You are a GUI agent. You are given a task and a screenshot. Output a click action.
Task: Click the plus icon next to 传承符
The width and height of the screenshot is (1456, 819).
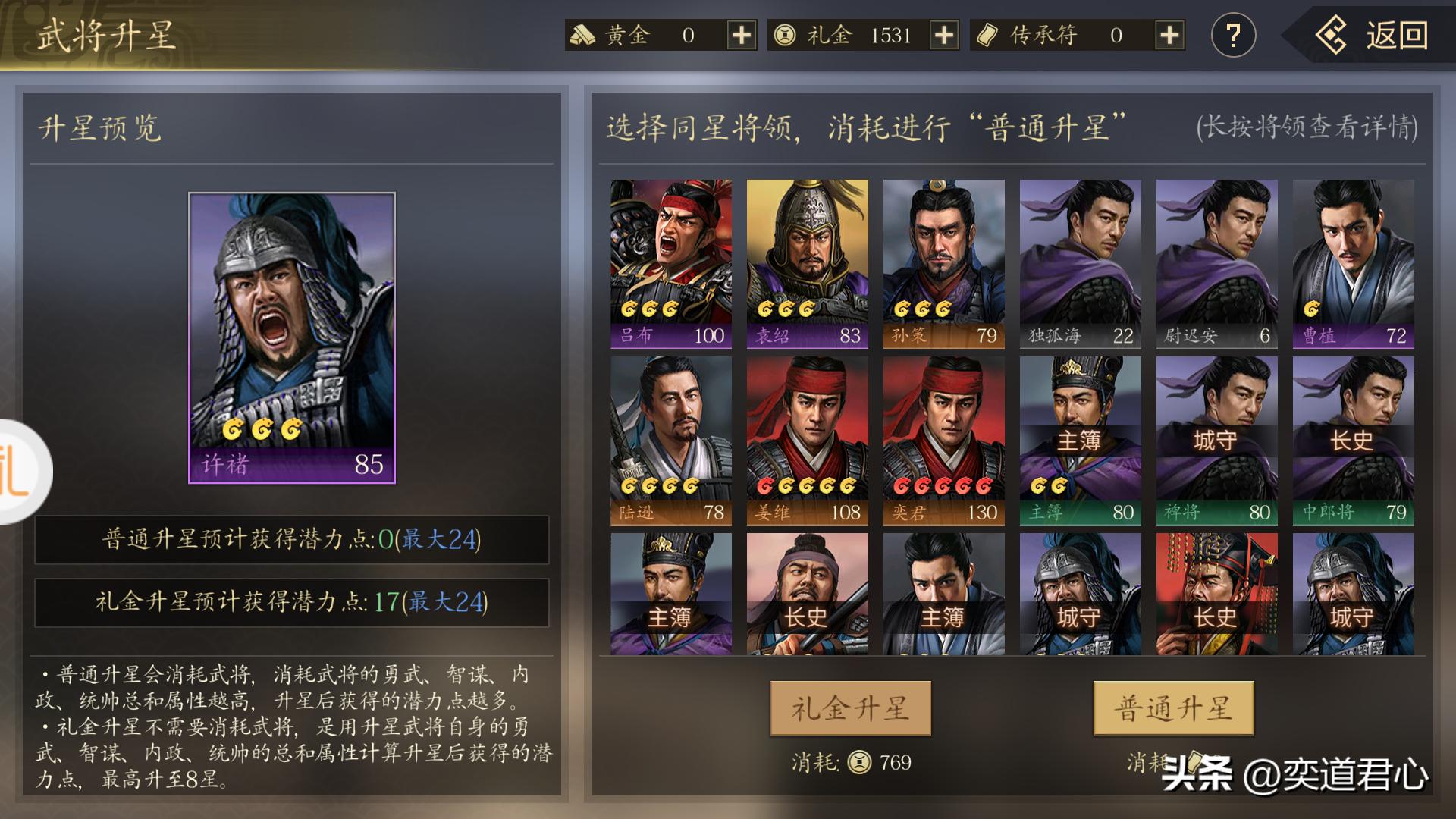tap(1170, 36)
